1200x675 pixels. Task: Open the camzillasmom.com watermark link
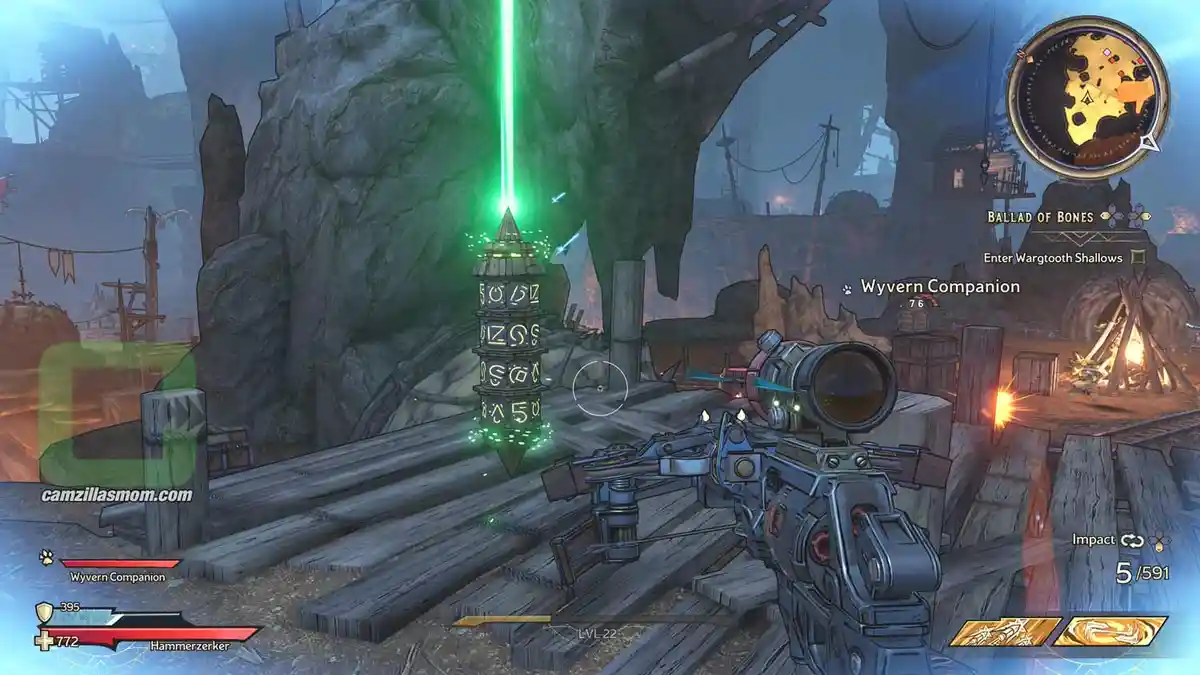pyautogui.click(x=117, y=494)
